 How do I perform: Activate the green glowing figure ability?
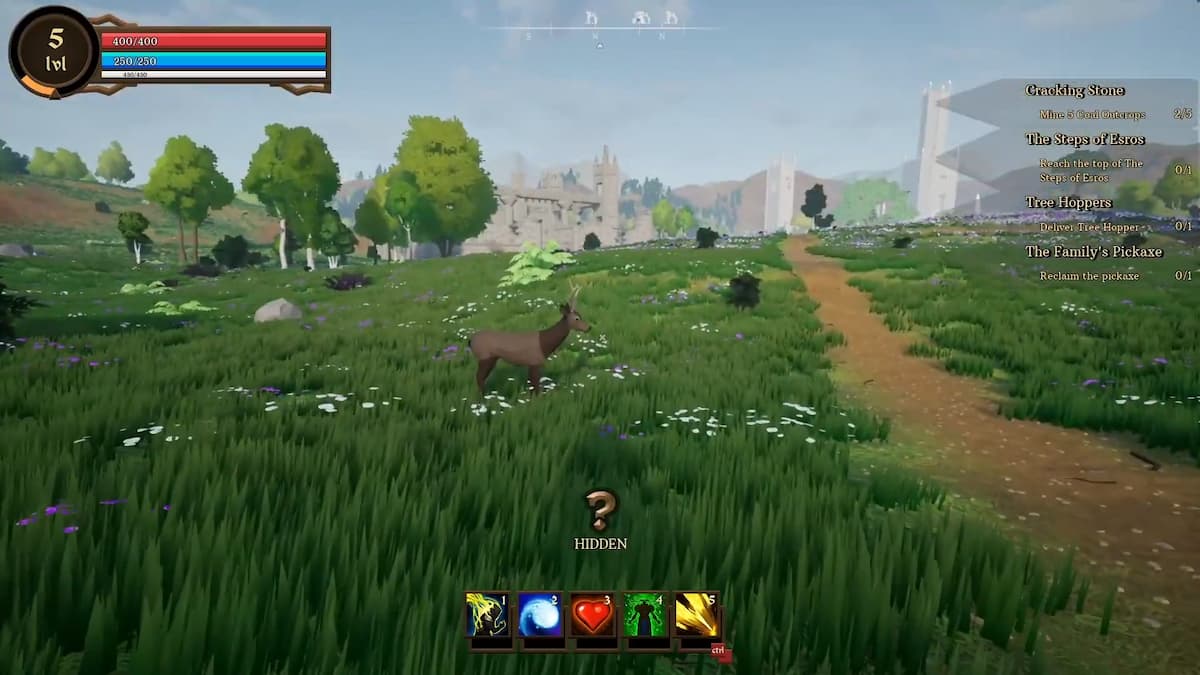[x=645, y=615]
